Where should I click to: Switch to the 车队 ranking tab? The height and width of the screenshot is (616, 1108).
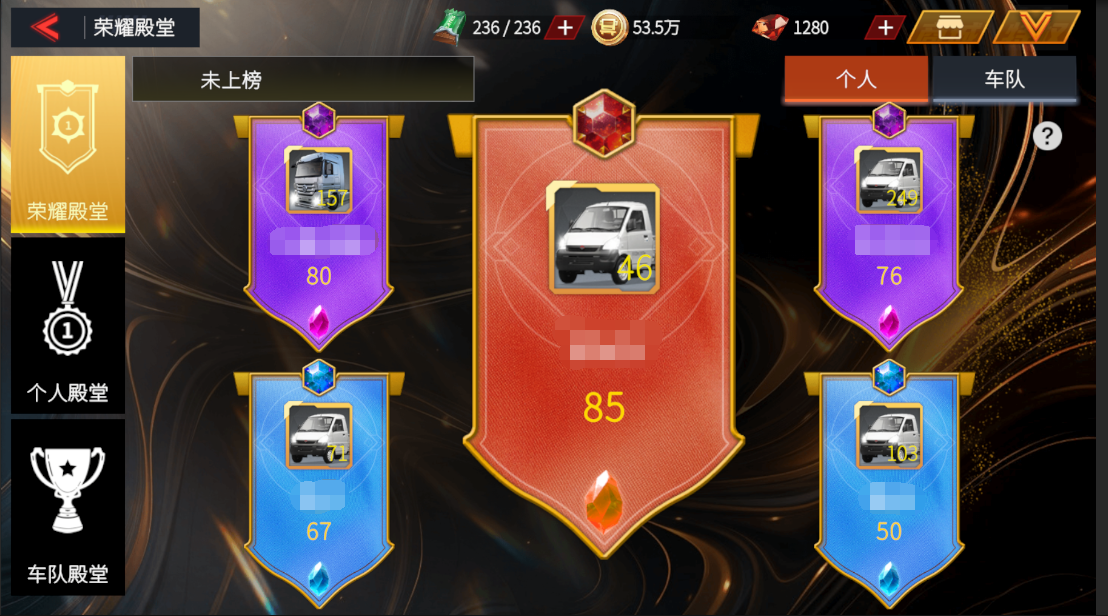1004,79
